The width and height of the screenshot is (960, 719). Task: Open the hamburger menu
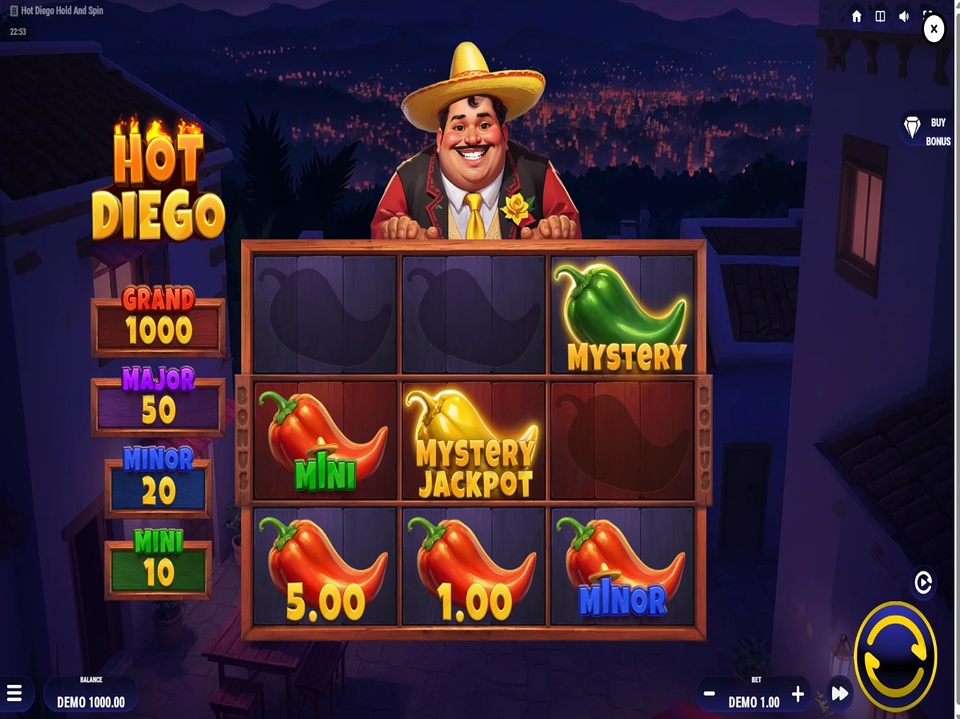coord(15,693)
